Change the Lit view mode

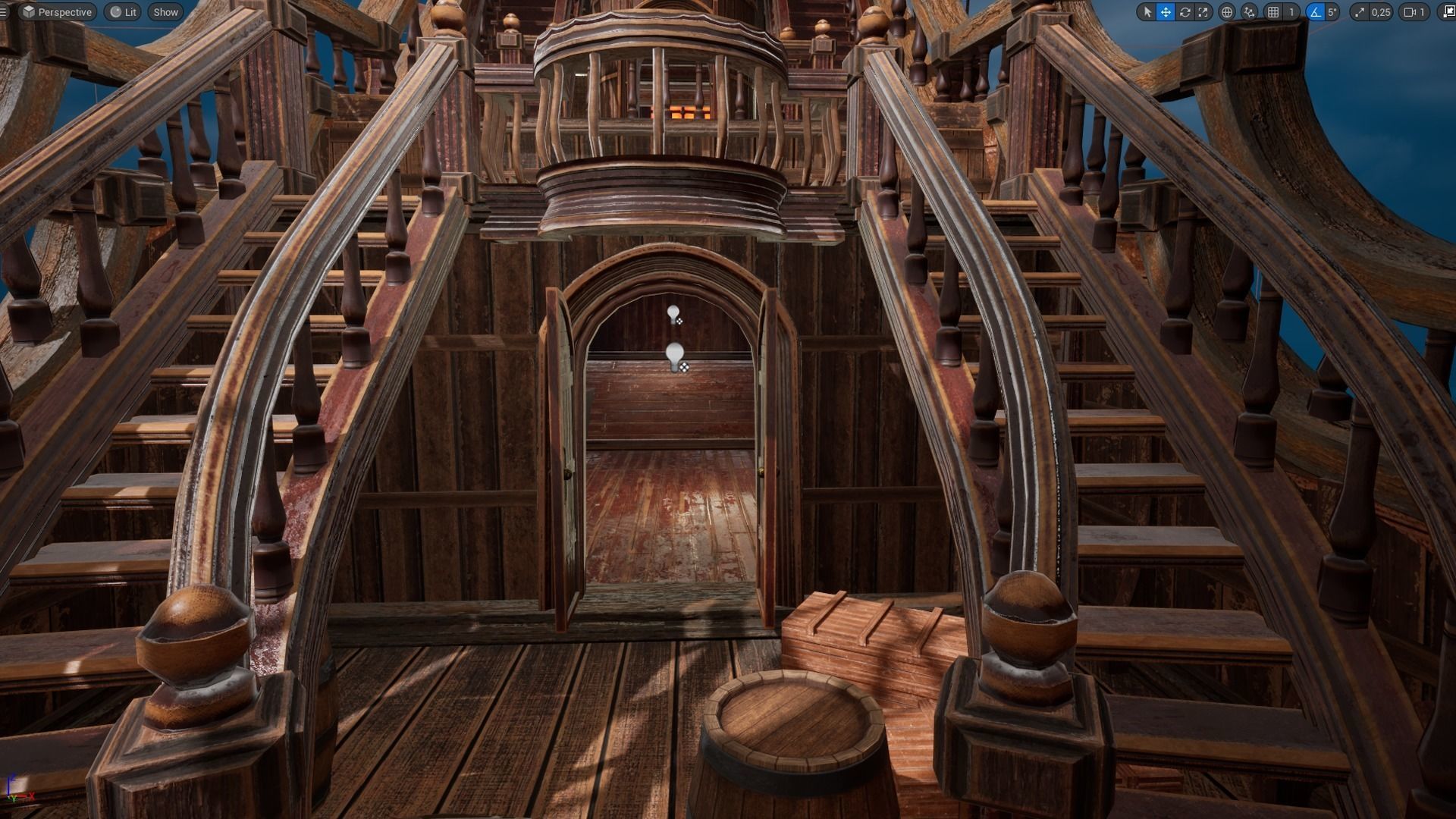(x=123, y=12)
